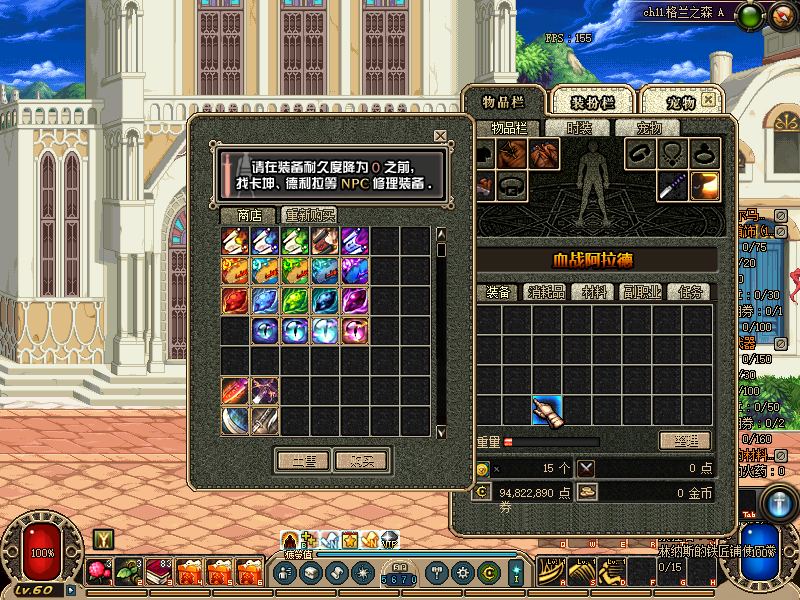
Task: Click the 购买 buy button
Action: pos(361,461)
